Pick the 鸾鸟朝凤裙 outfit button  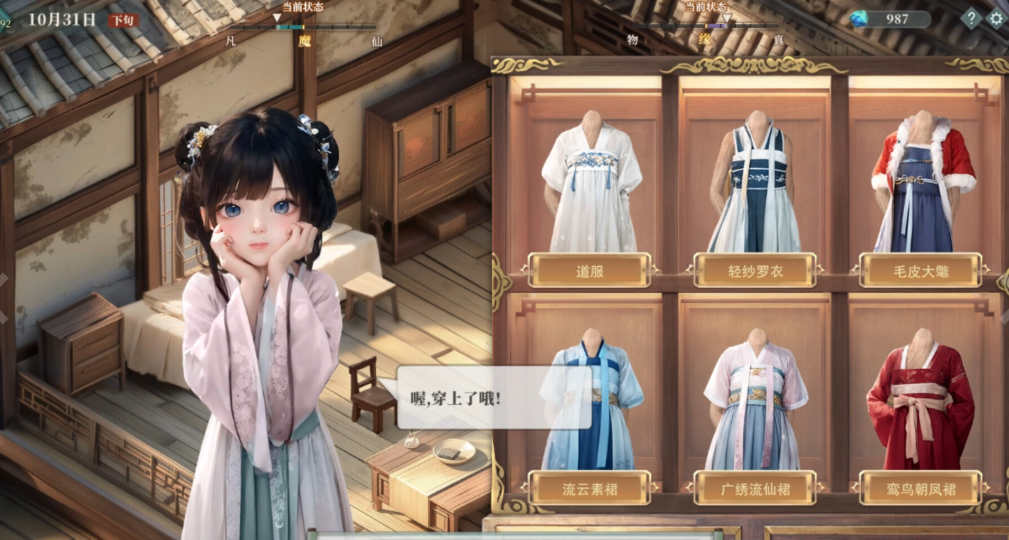(x=921, y=488)
